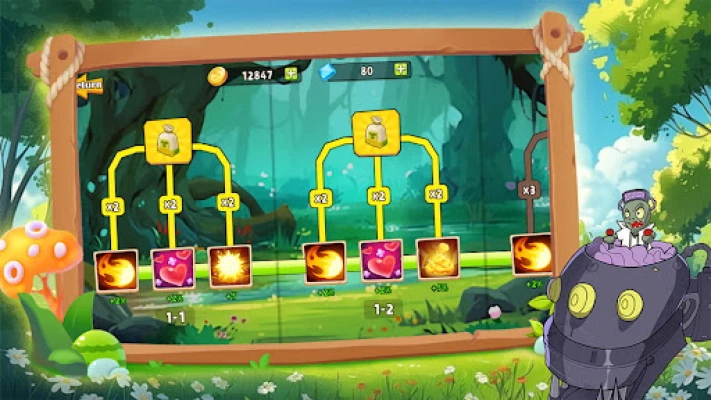Open the seed bag above stage 1-2
Screen dimensions: 711x400
coord(376,132)
